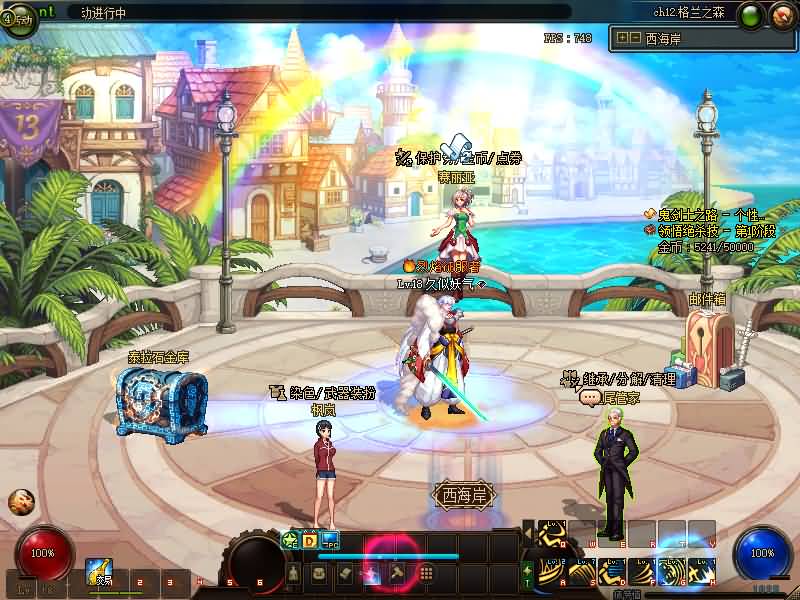Activate the top-row sword slash skill icon
The height and width of the screenshot is (600, 800).
552,534
